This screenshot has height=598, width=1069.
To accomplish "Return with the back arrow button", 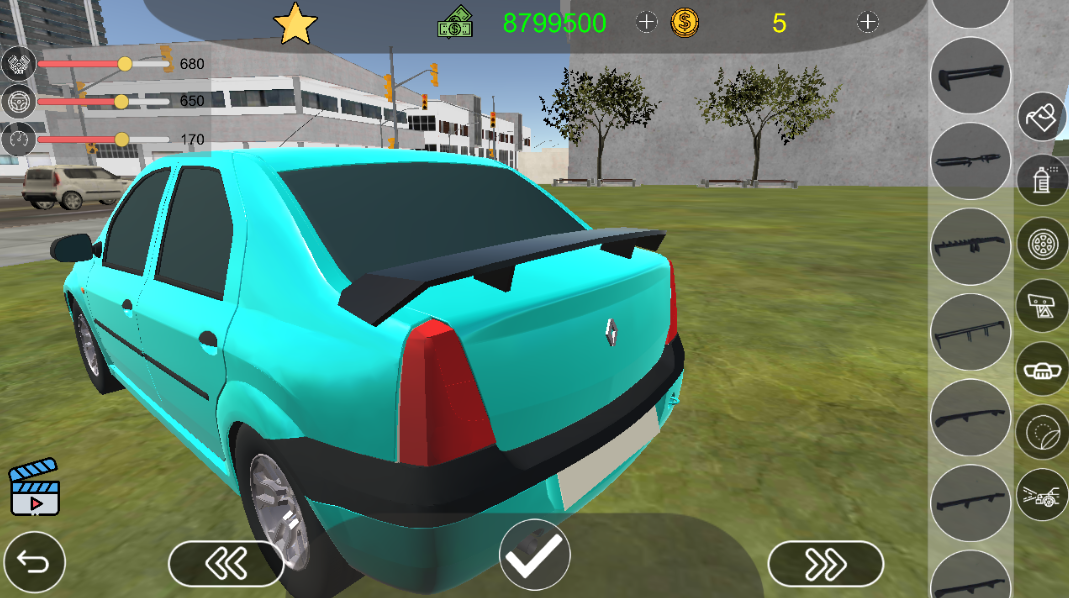I will 34,563.
